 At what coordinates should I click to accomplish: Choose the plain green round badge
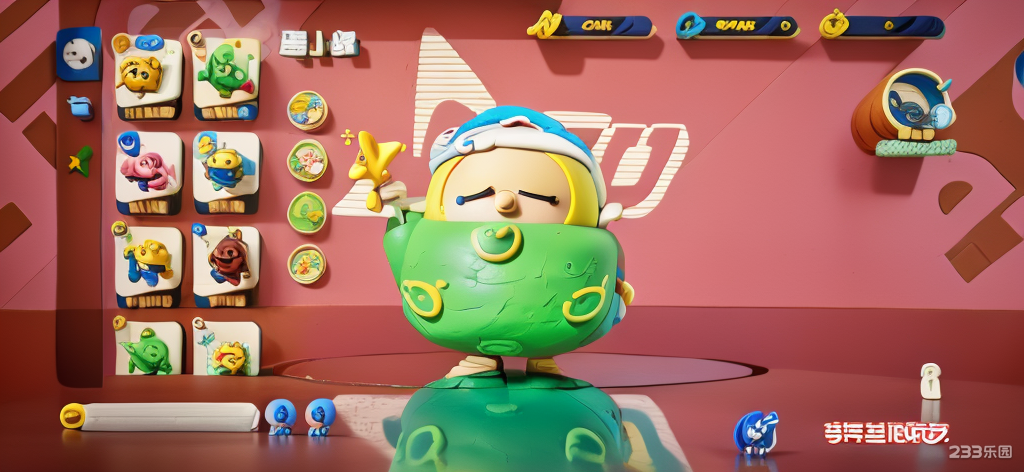pyautogui.click(x=306, y=211)
